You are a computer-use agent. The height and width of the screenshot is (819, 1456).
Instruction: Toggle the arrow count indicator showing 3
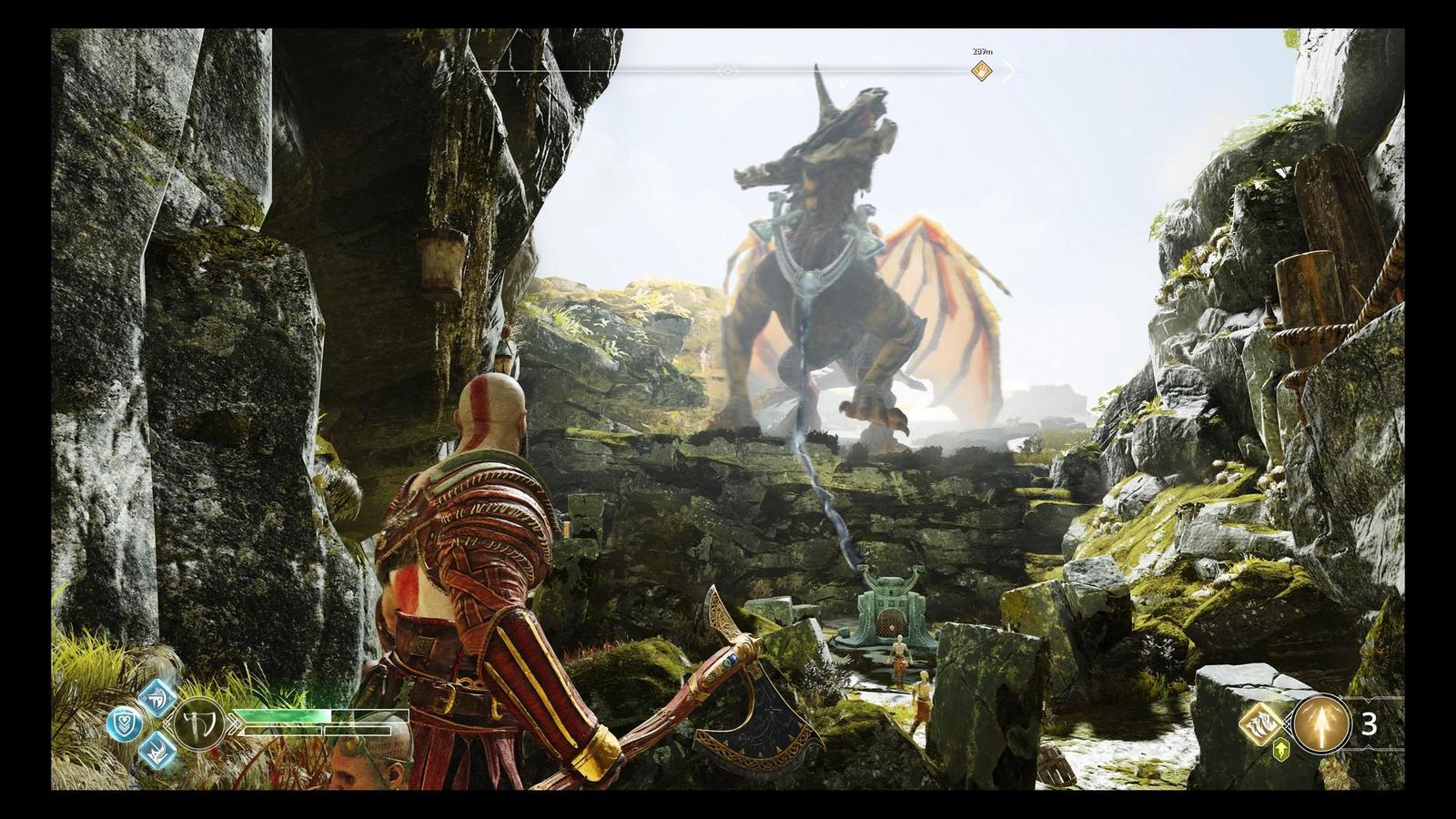coord(1370,724)
